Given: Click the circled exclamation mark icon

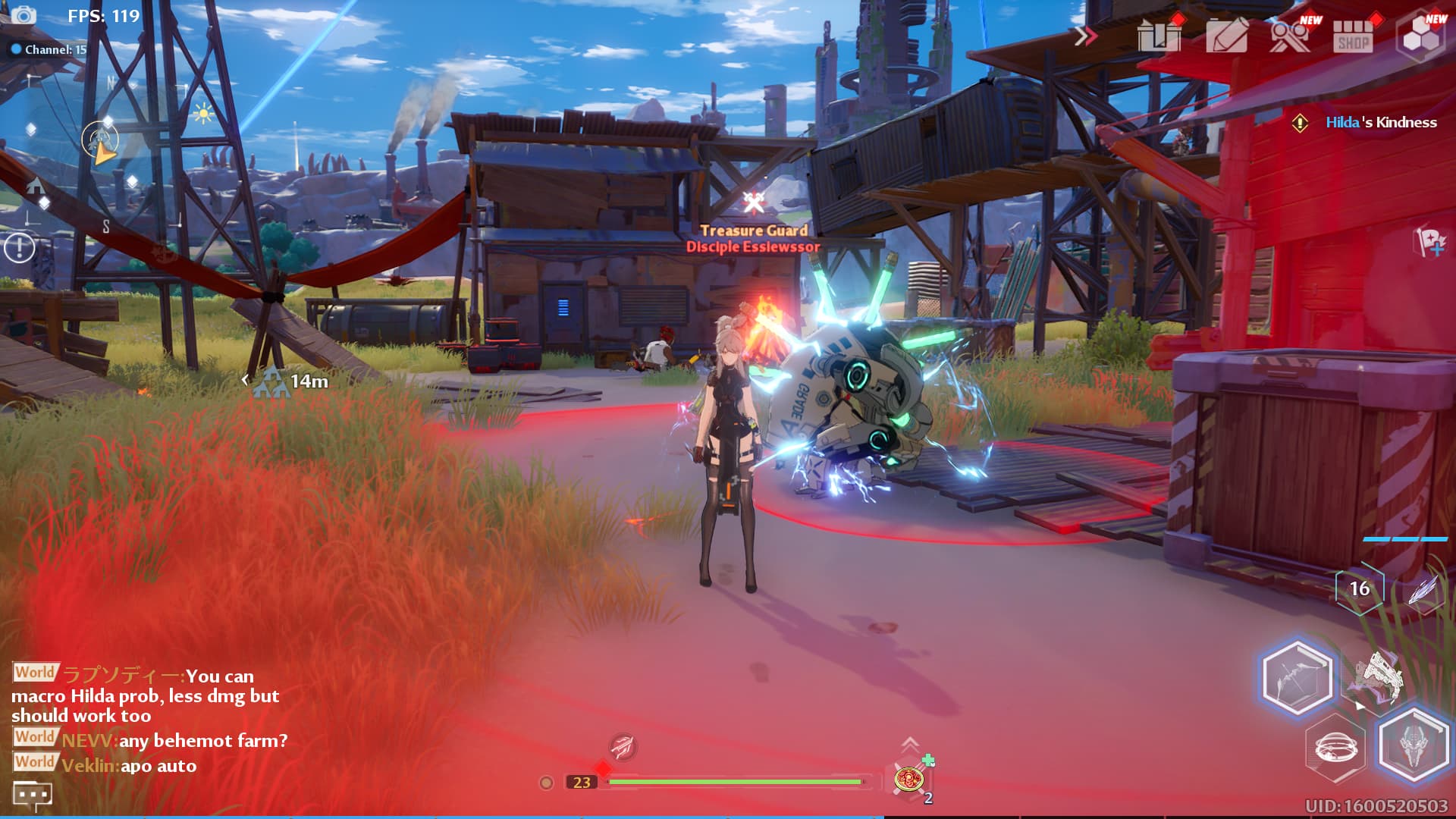Looking at the screenshot, I should point(20,247).
